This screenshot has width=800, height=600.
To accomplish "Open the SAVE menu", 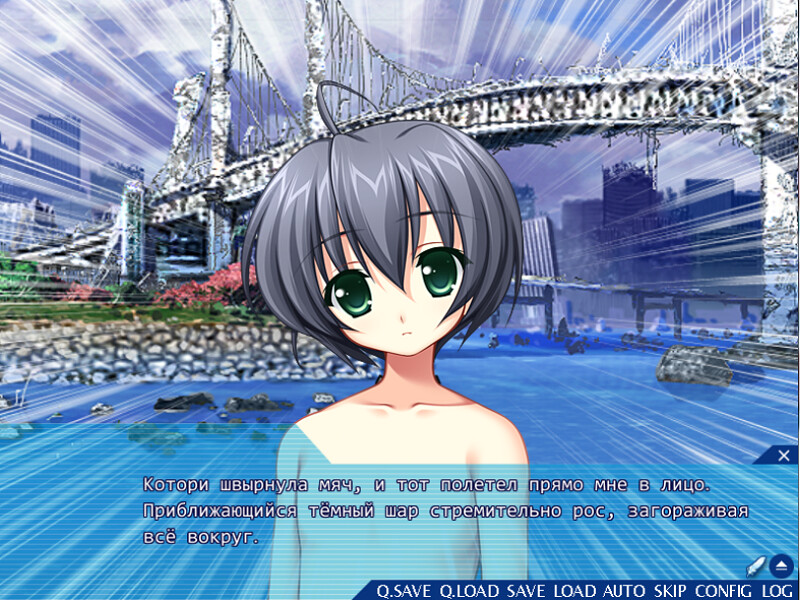I will (x=526, y=591).
